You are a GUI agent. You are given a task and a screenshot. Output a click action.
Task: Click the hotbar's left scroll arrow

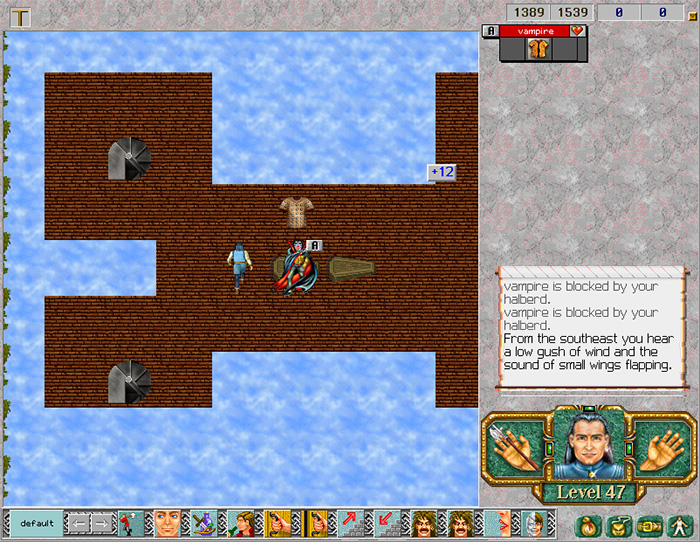click(77, 523)
